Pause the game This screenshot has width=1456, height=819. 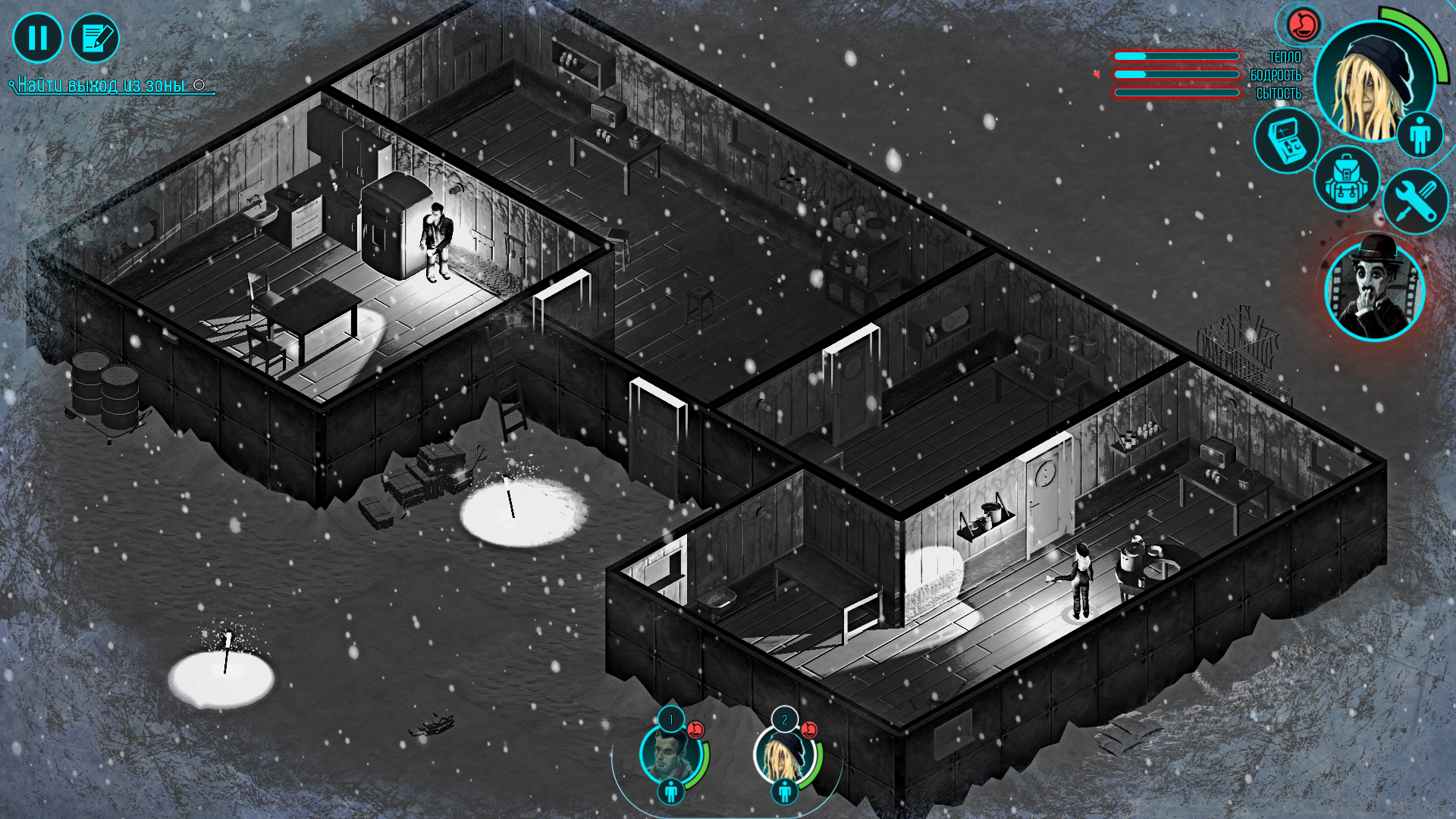tap(38, 36)
